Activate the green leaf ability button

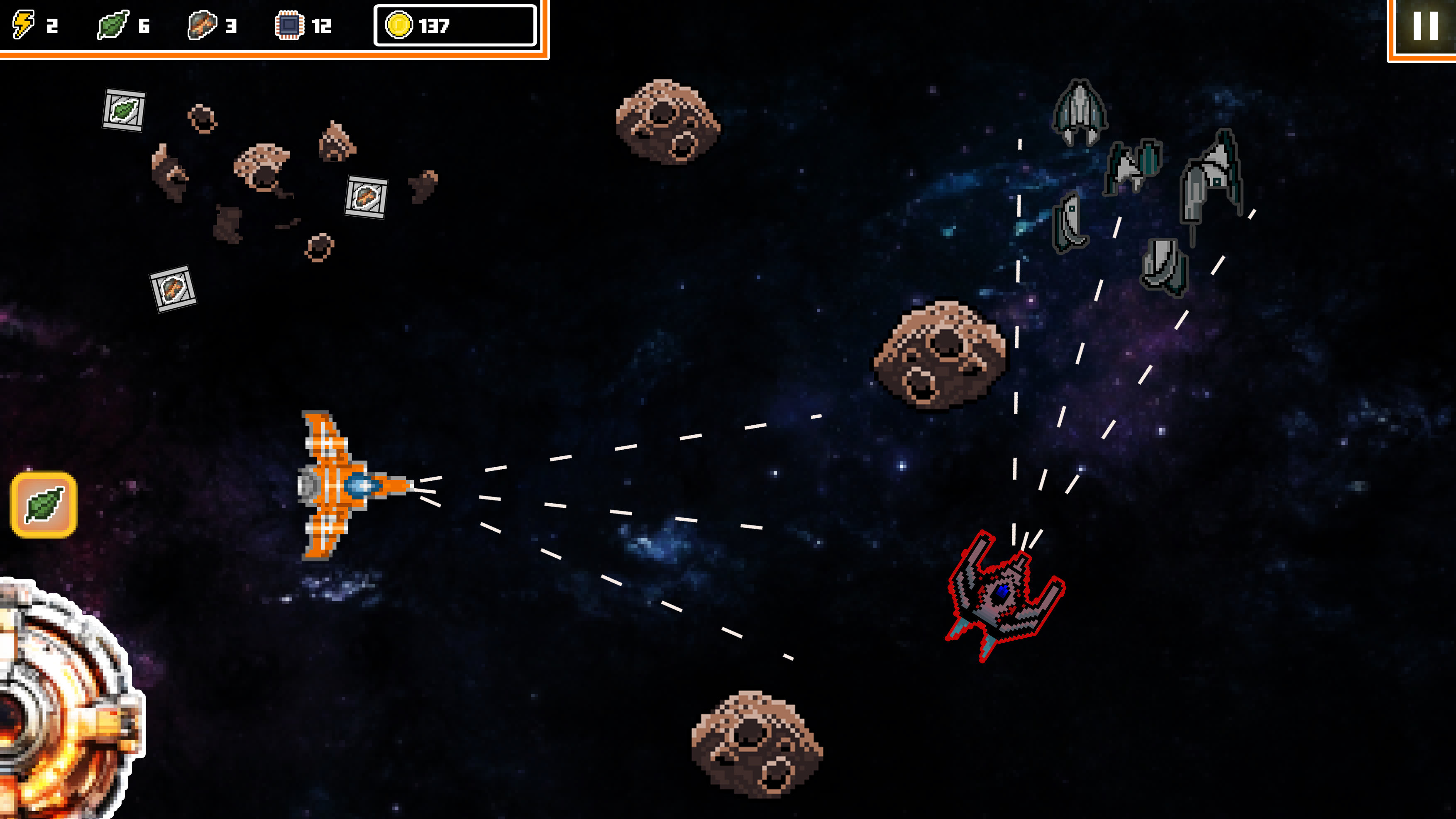tap(44, 505)
